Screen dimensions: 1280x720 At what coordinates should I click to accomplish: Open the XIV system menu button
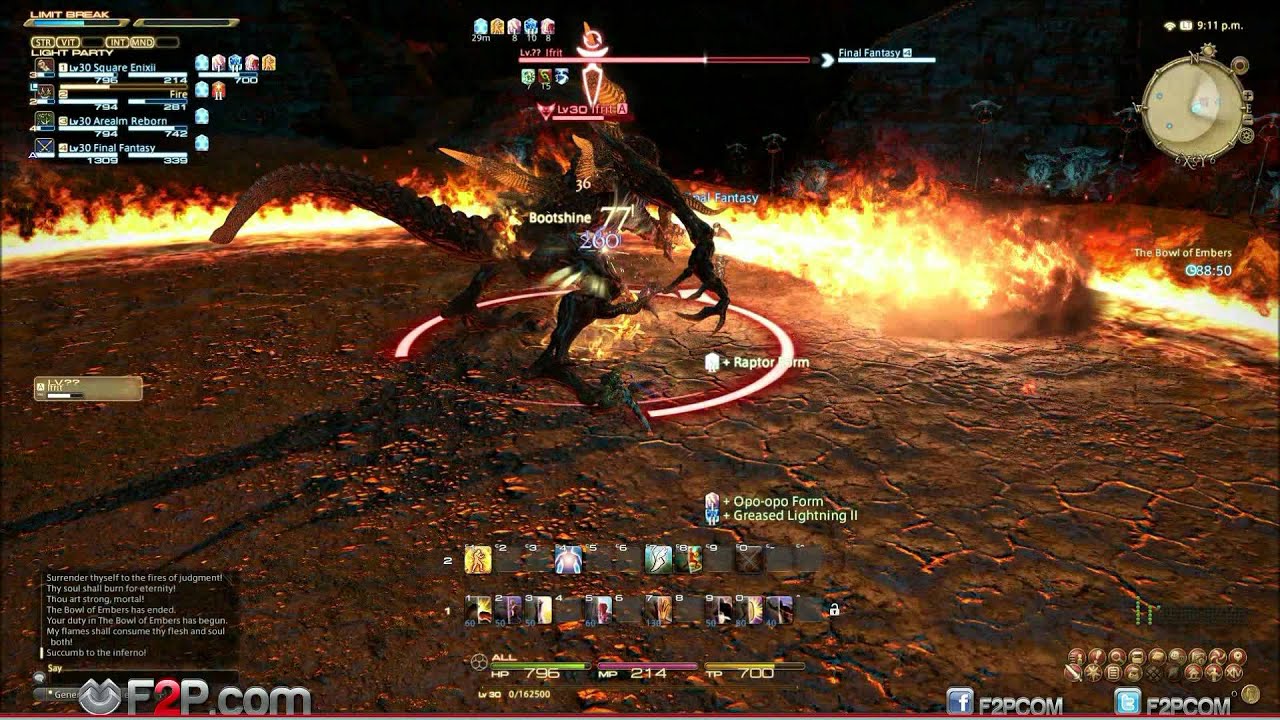1233,674
